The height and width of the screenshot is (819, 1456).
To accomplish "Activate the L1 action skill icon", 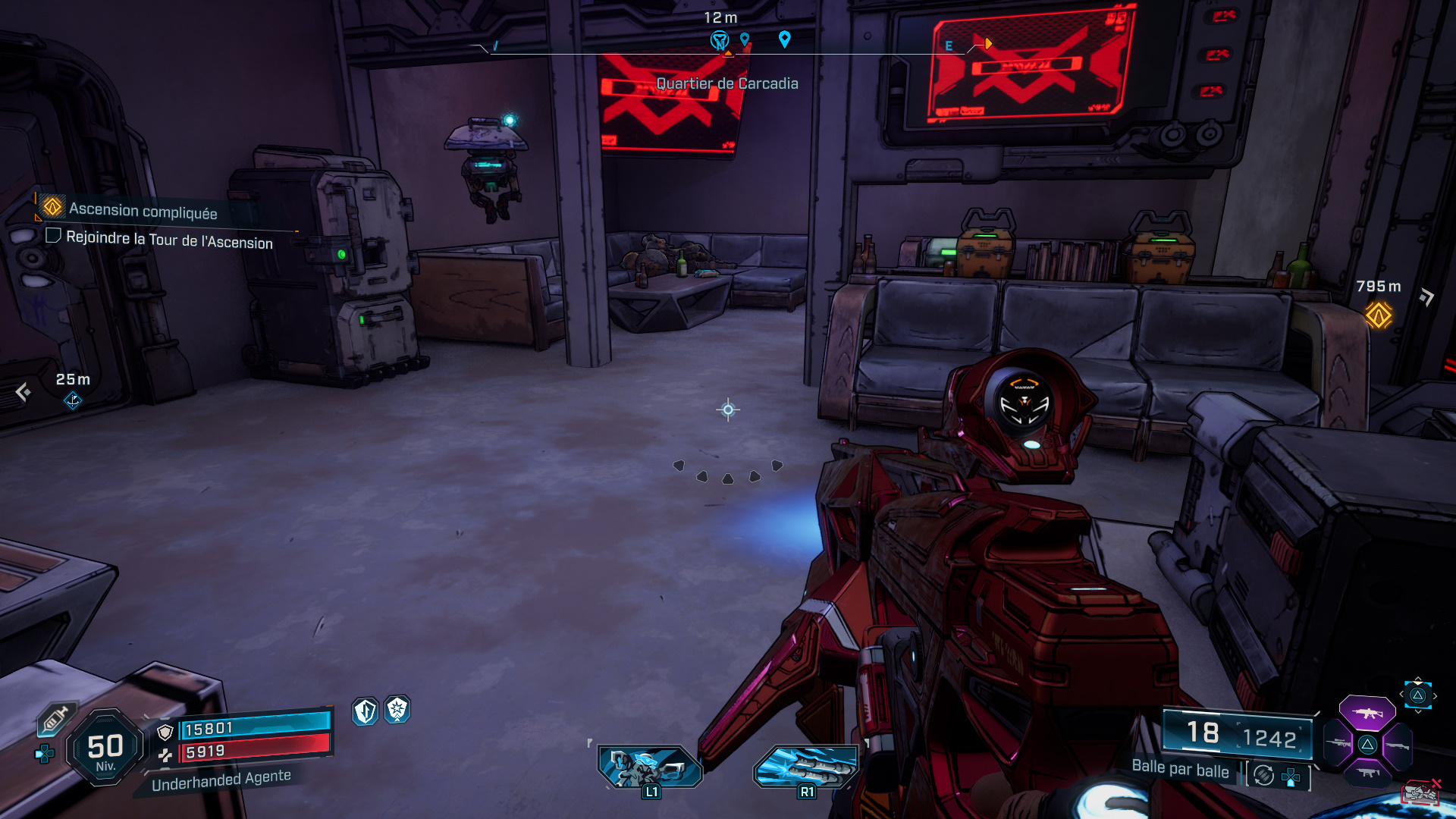I will (x=650, y=767).
